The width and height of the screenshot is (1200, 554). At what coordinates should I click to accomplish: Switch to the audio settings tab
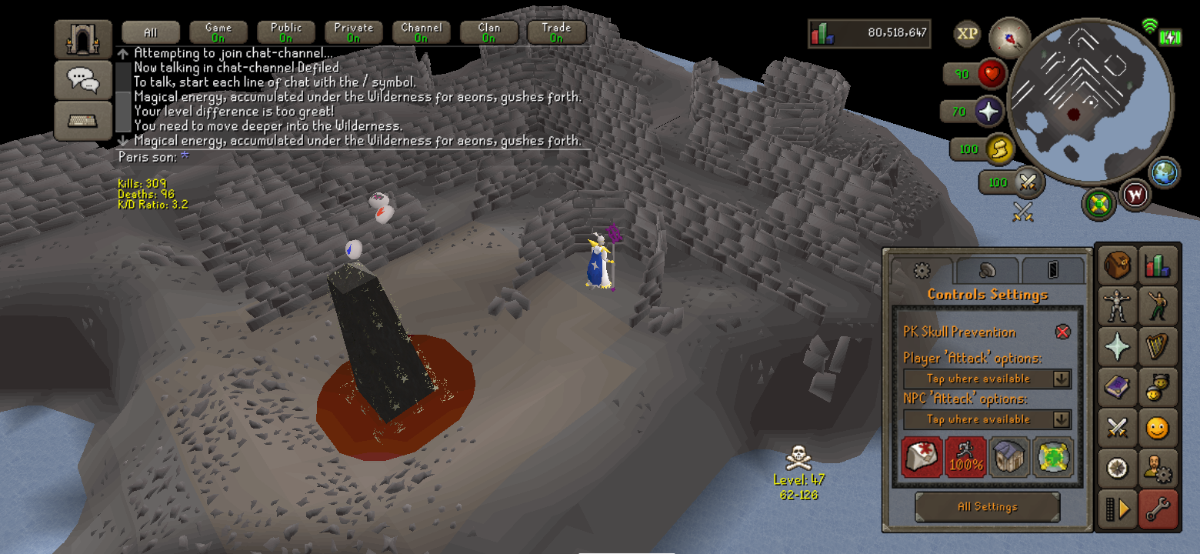[x=986, y=270]
